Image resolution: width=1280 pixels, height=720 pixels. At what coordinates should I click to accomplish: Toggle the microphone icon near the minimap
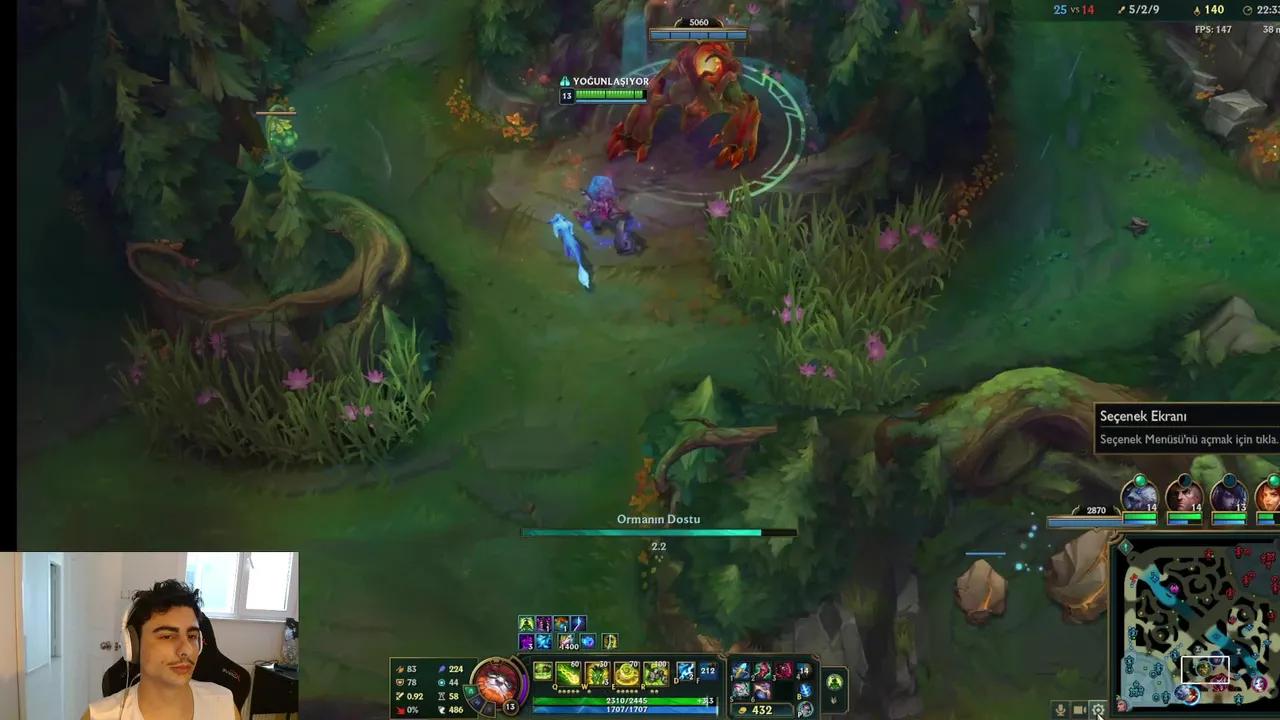(1060, 710)
